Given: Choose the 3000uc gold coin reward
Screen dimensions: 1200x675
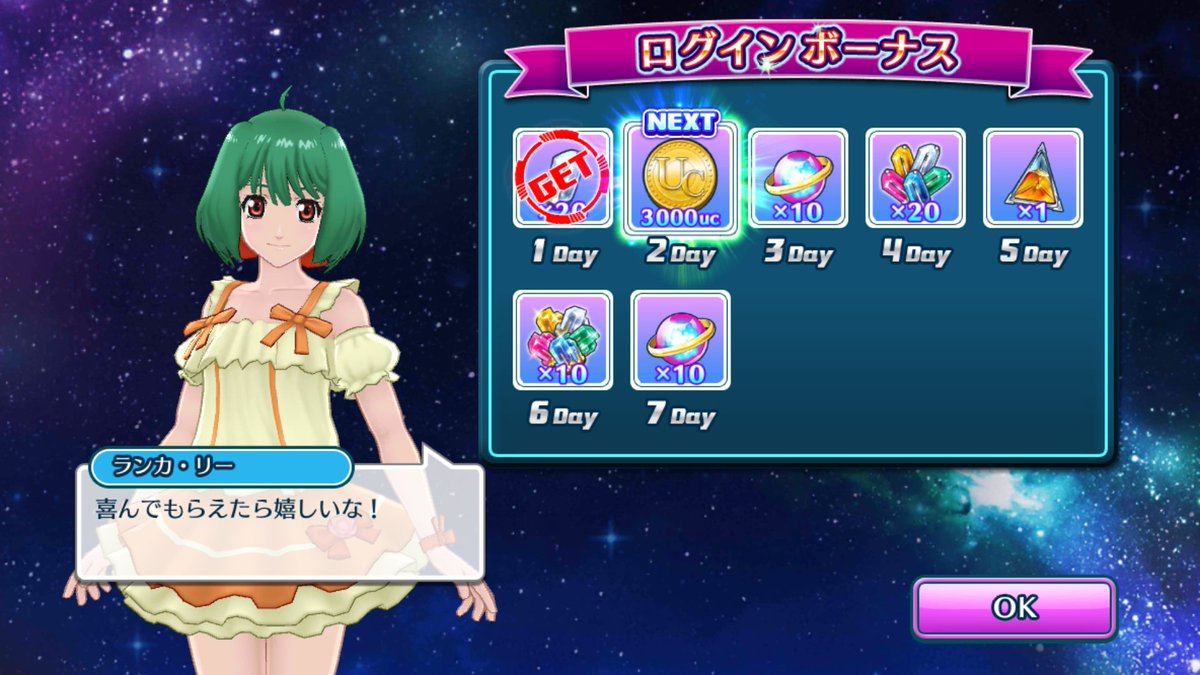Looking at the screenshot, I should coord(680,178).
